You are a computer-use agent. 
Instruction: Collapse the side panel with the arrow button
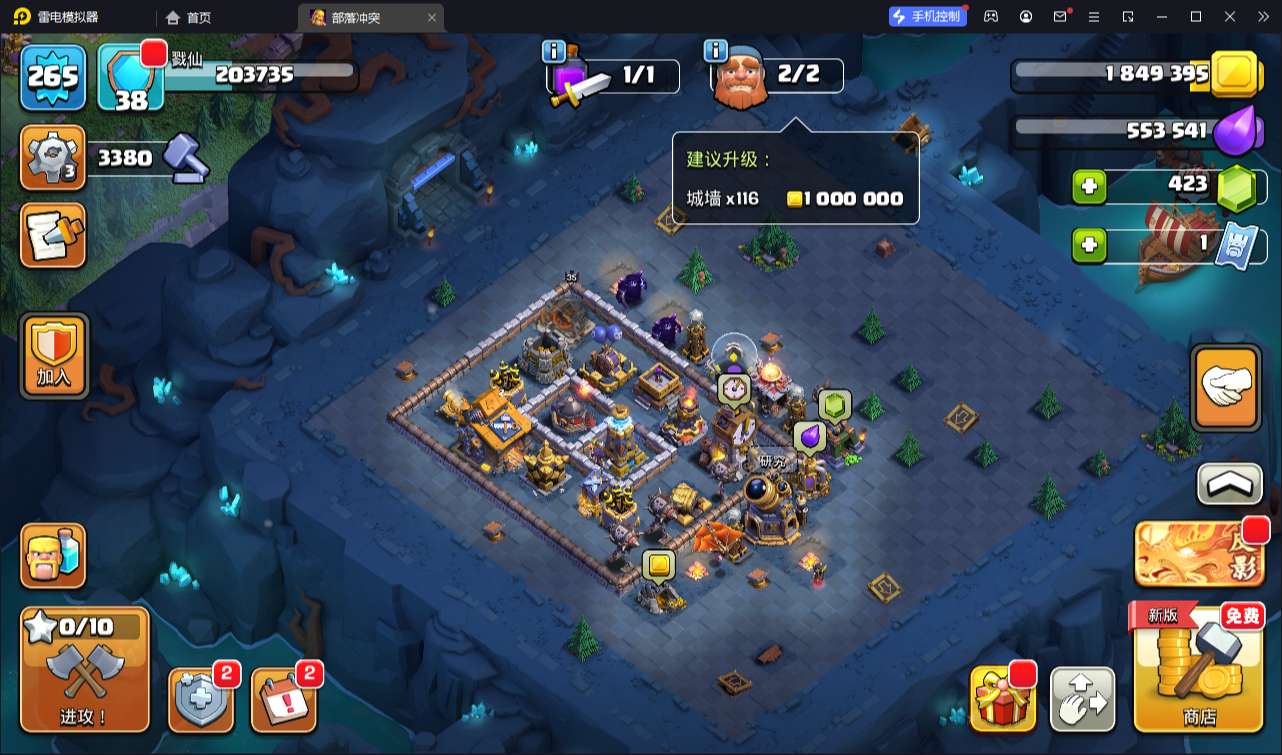coord(1229,485)
